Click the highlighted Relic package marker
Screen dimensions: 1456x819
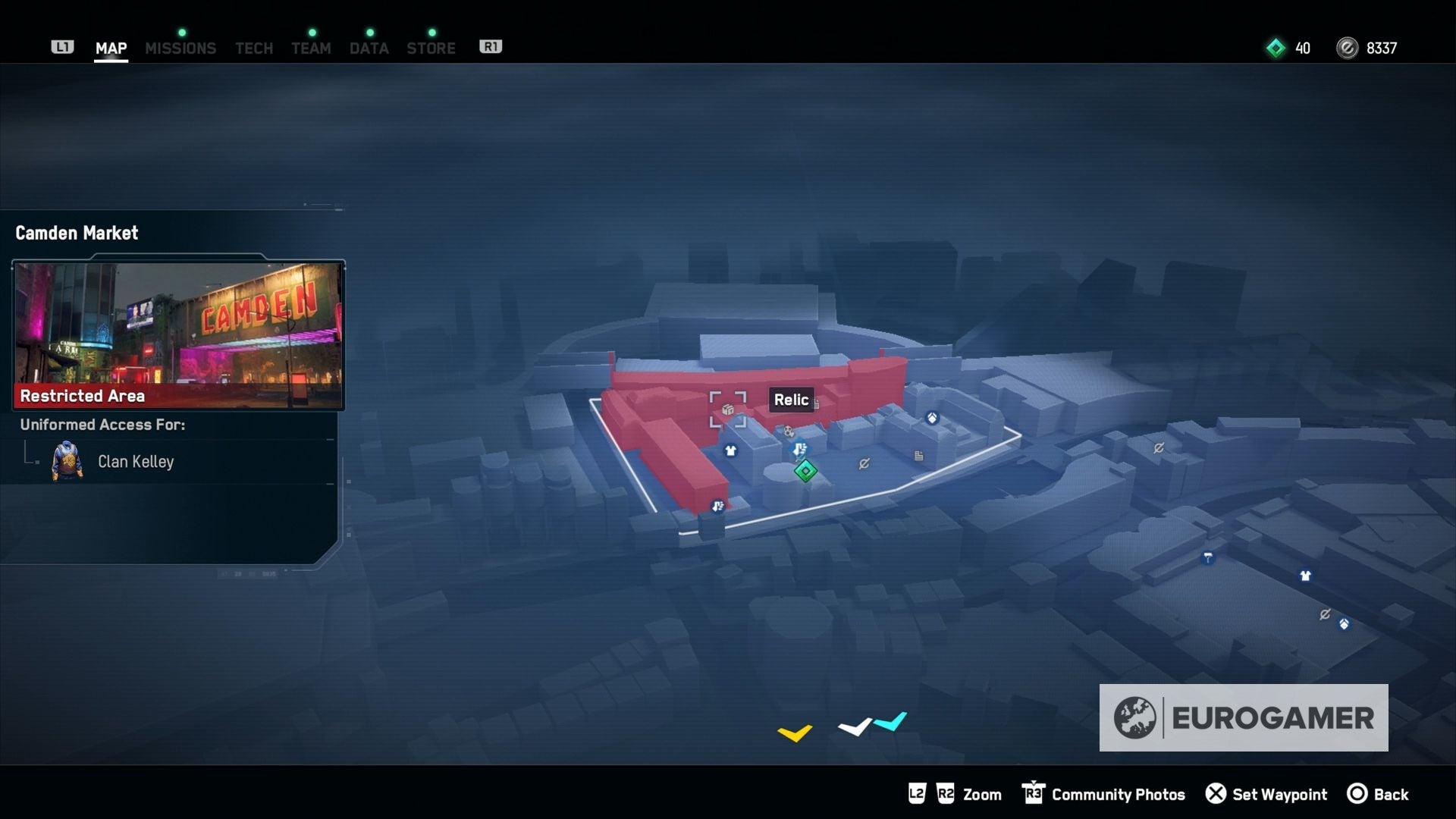coord(727,409)
